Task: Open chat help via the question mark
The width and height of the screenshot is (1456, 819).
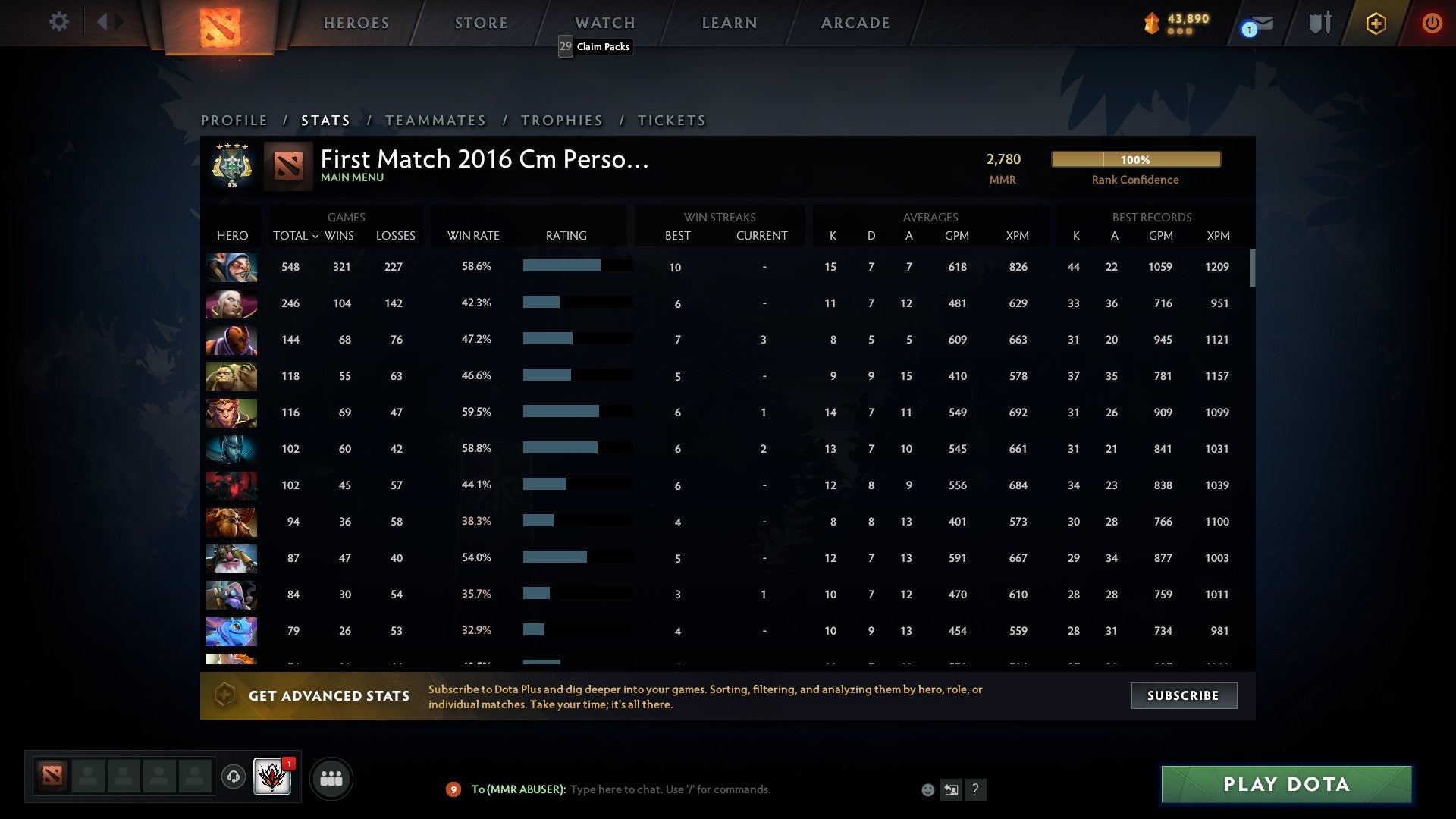Action: [976, 789]
